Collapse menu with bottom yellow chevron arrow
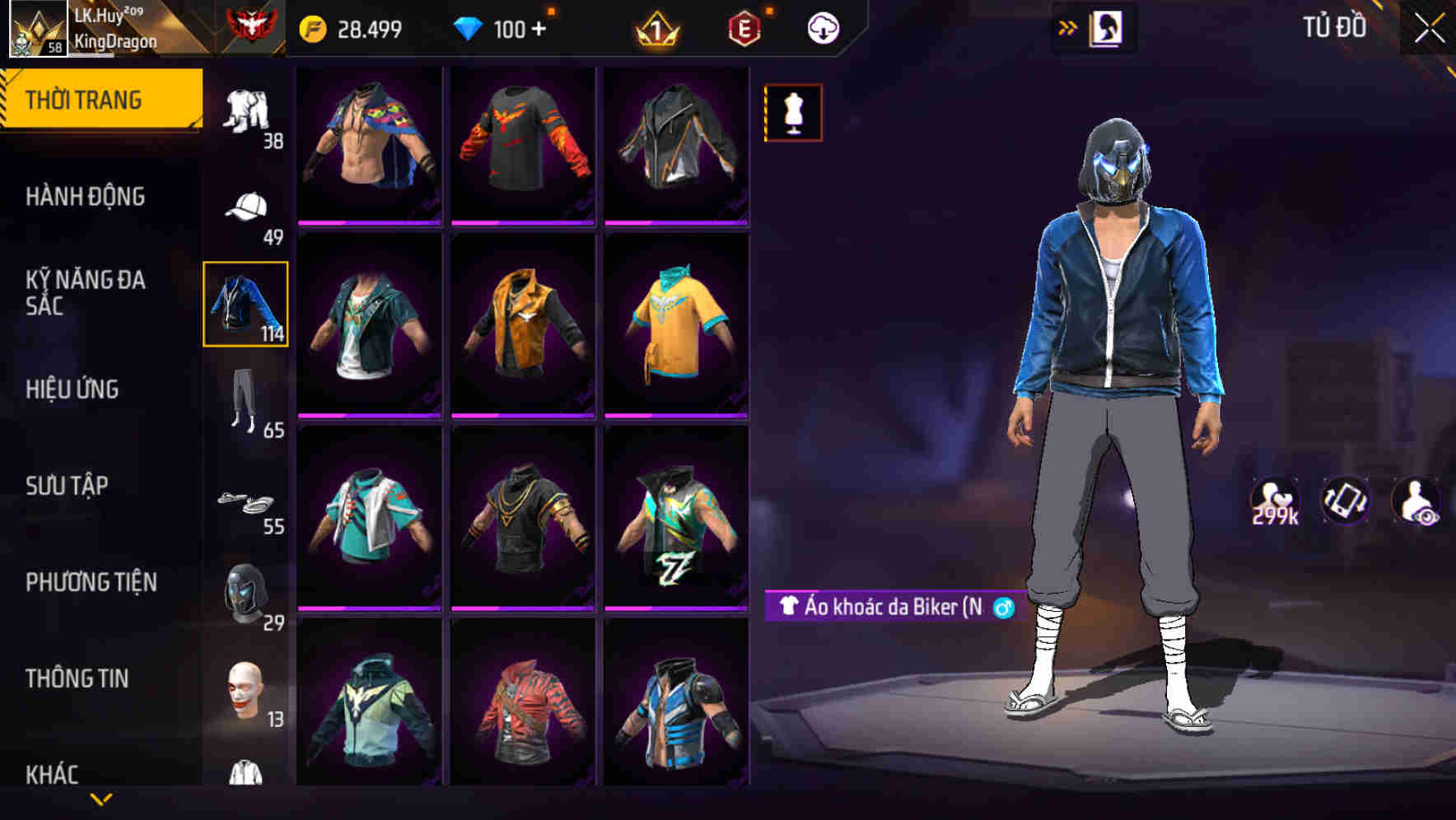Viewport: 1456px width, 820px height. 101,799
